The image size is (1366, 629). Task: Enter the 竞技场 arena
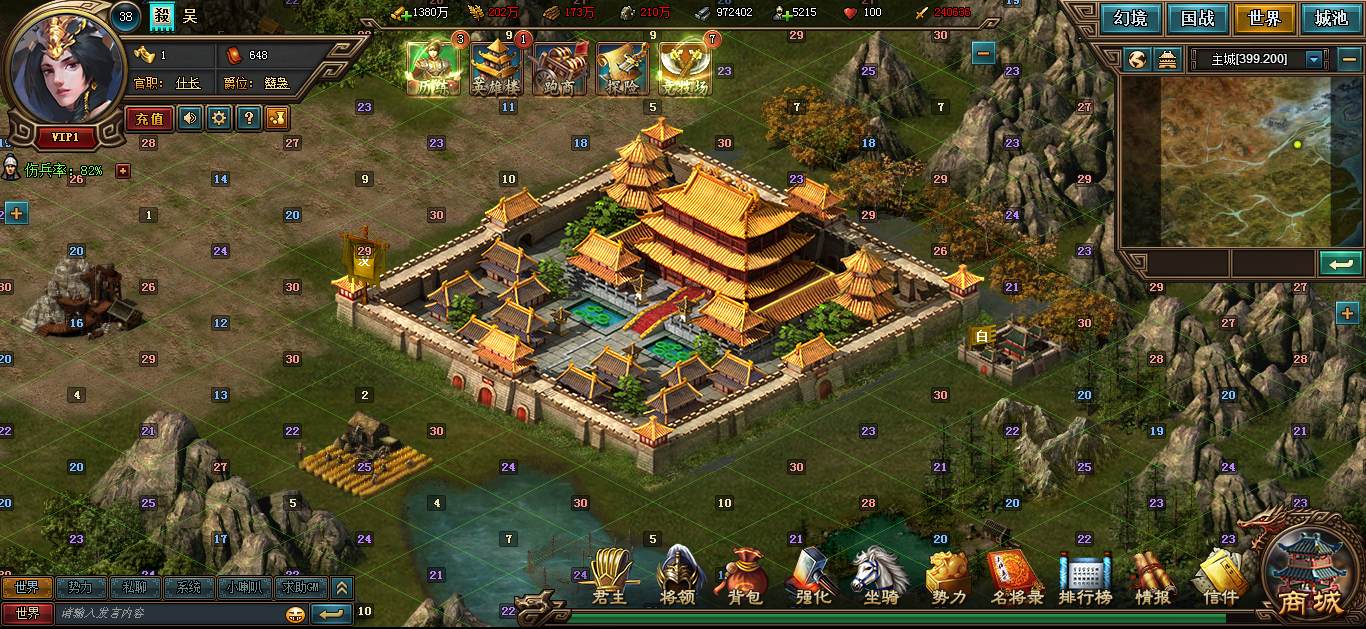[x=685, y=68]
